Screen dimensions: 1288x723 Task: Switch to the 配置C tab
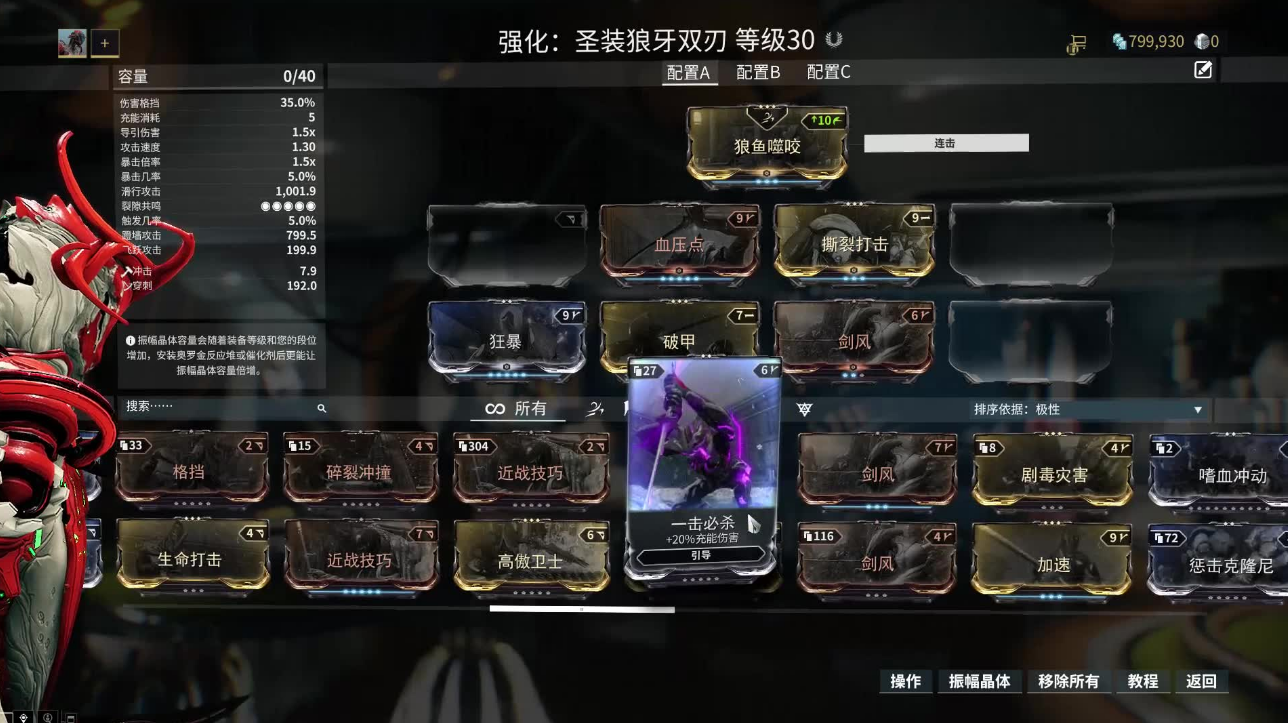pyautogui.click(x=828, y=71)
